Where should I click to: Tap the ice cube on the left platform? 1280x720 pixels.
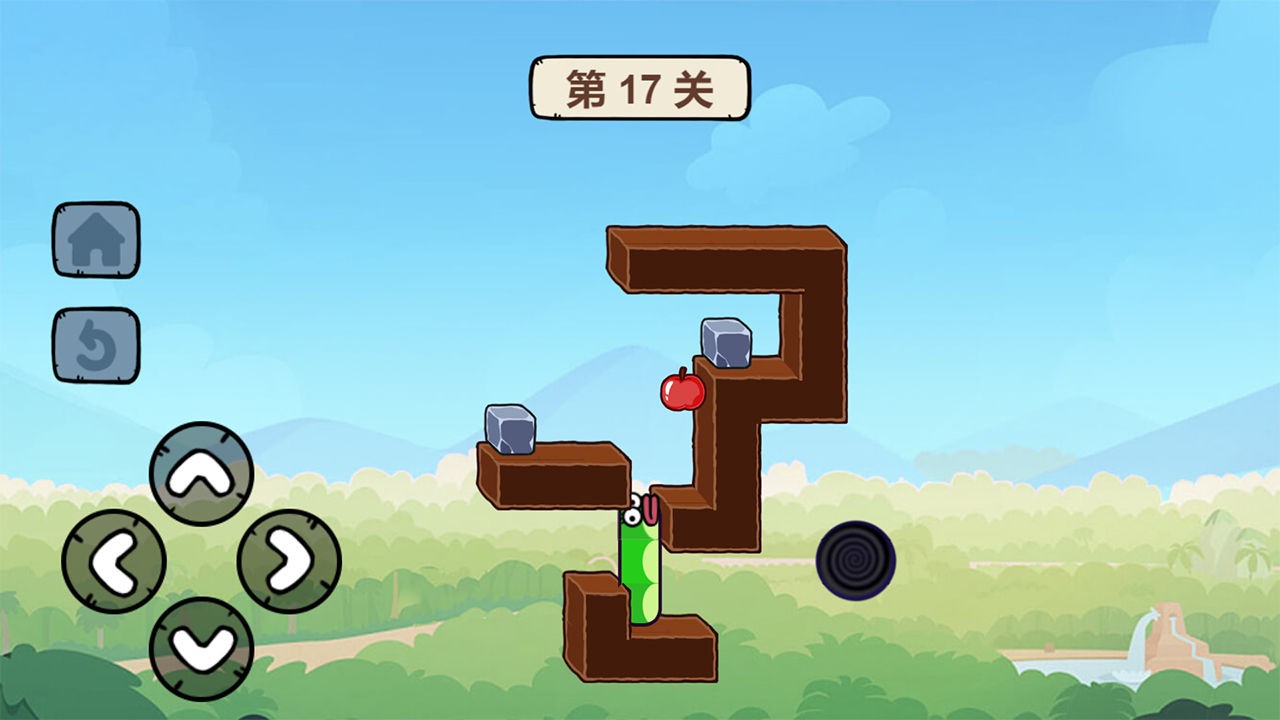coord(509,430)
